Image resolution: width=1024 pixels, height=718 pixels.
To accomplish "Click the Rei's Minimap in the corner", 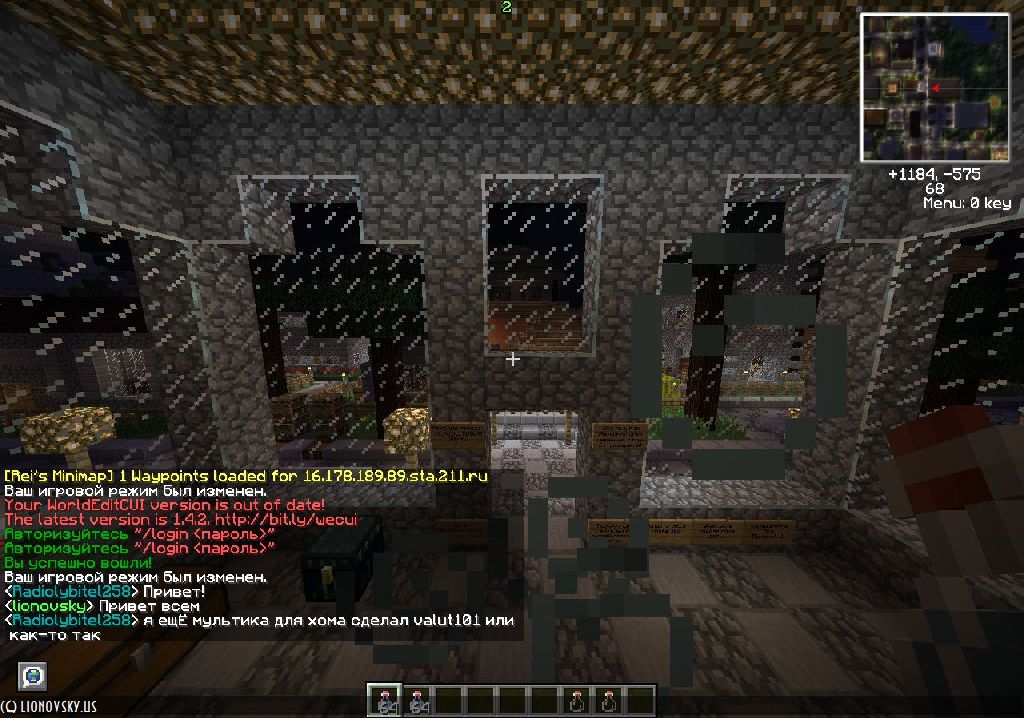I will pyautogui.click(x=934, y=88).
